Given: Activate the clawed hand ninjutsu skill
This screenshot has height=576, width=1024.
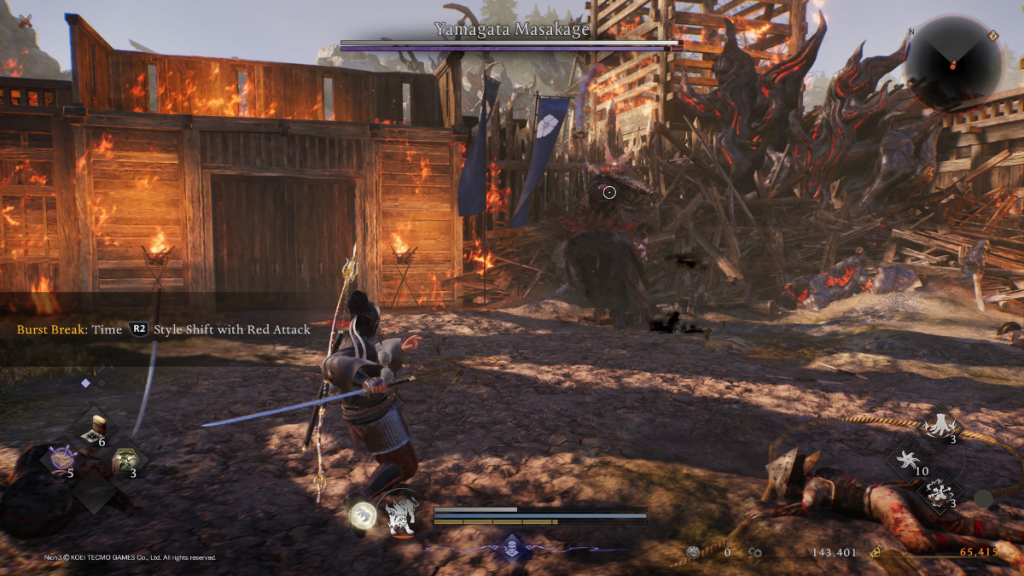Looking at the screenshot, I should [x=939, y=425].
